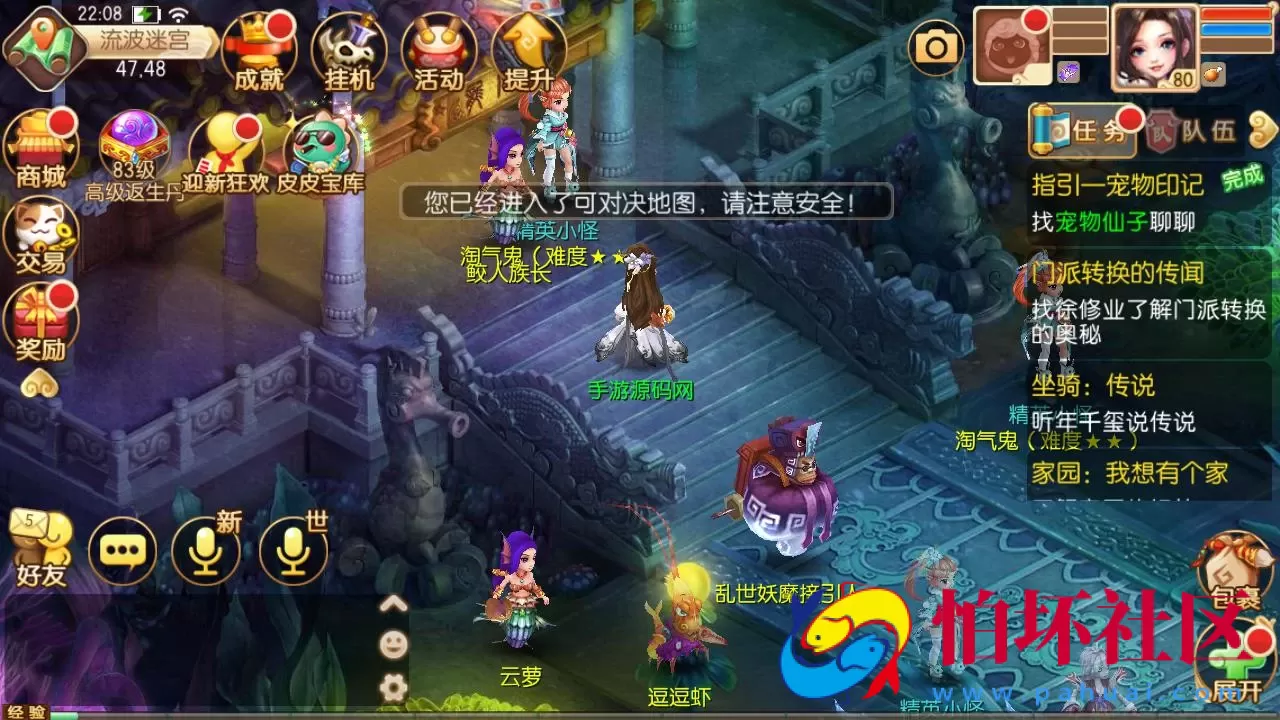Viewport: 1280px width, 720px height.
Task: Click the 经验 experience bar
Action: click(25, 712)
